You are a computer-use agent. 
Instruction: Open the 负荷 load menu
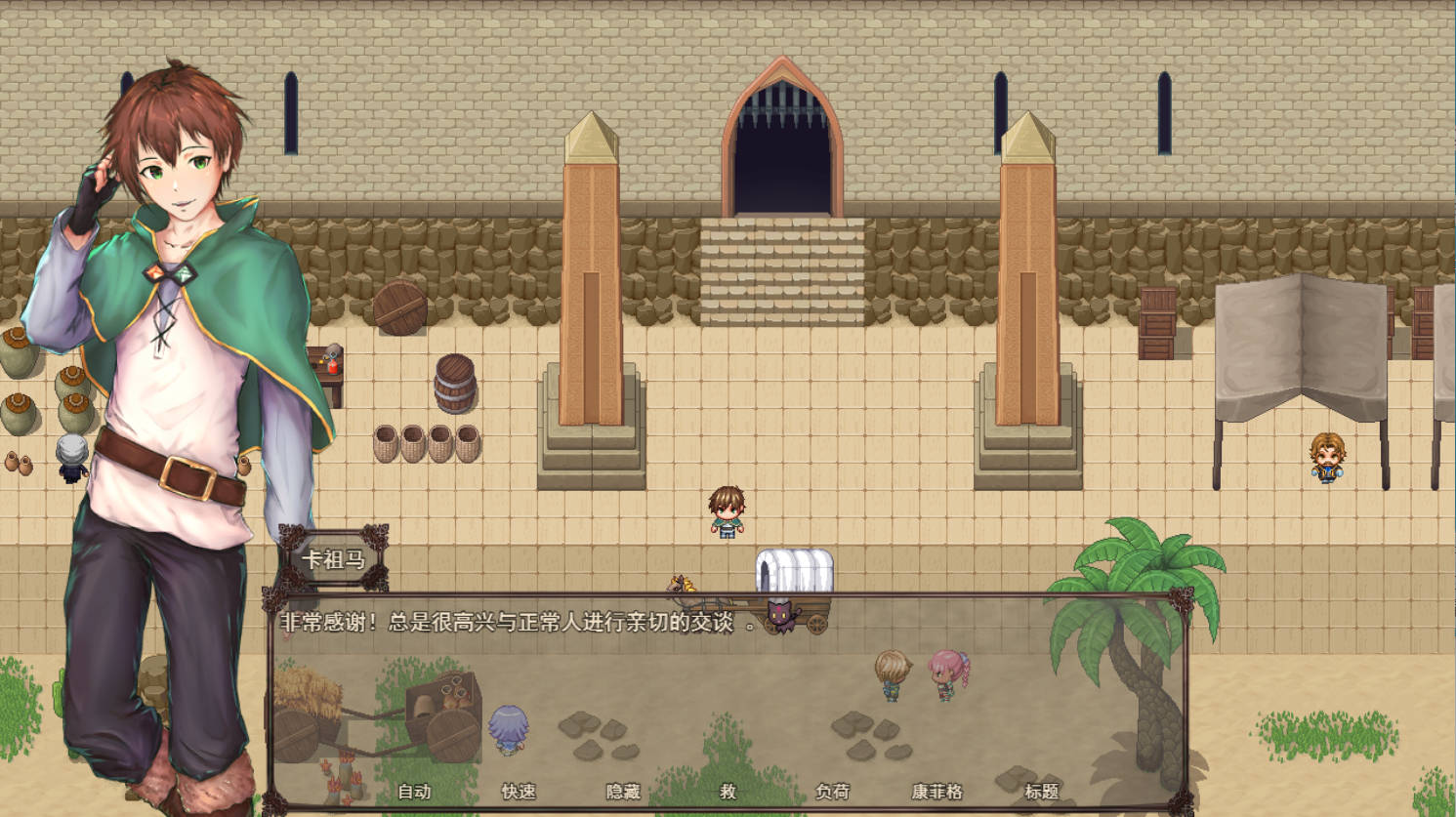[832, 792]
